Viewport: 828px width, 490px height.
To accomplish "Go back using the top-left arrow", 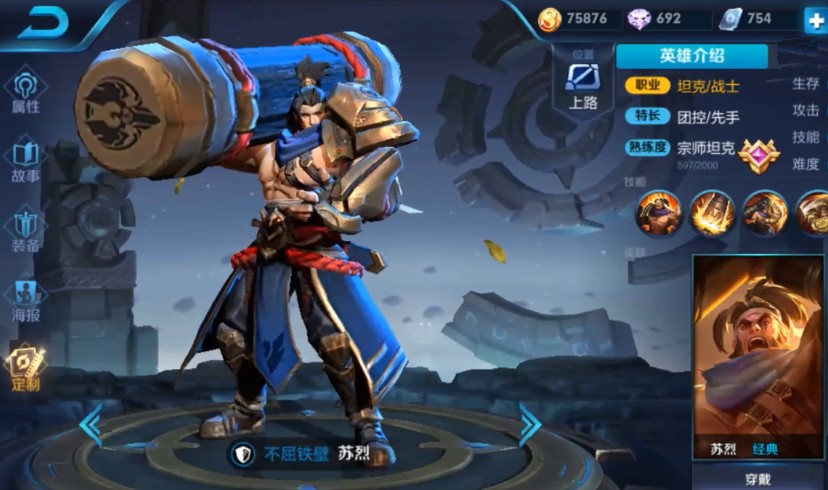I will pos(50,21).
